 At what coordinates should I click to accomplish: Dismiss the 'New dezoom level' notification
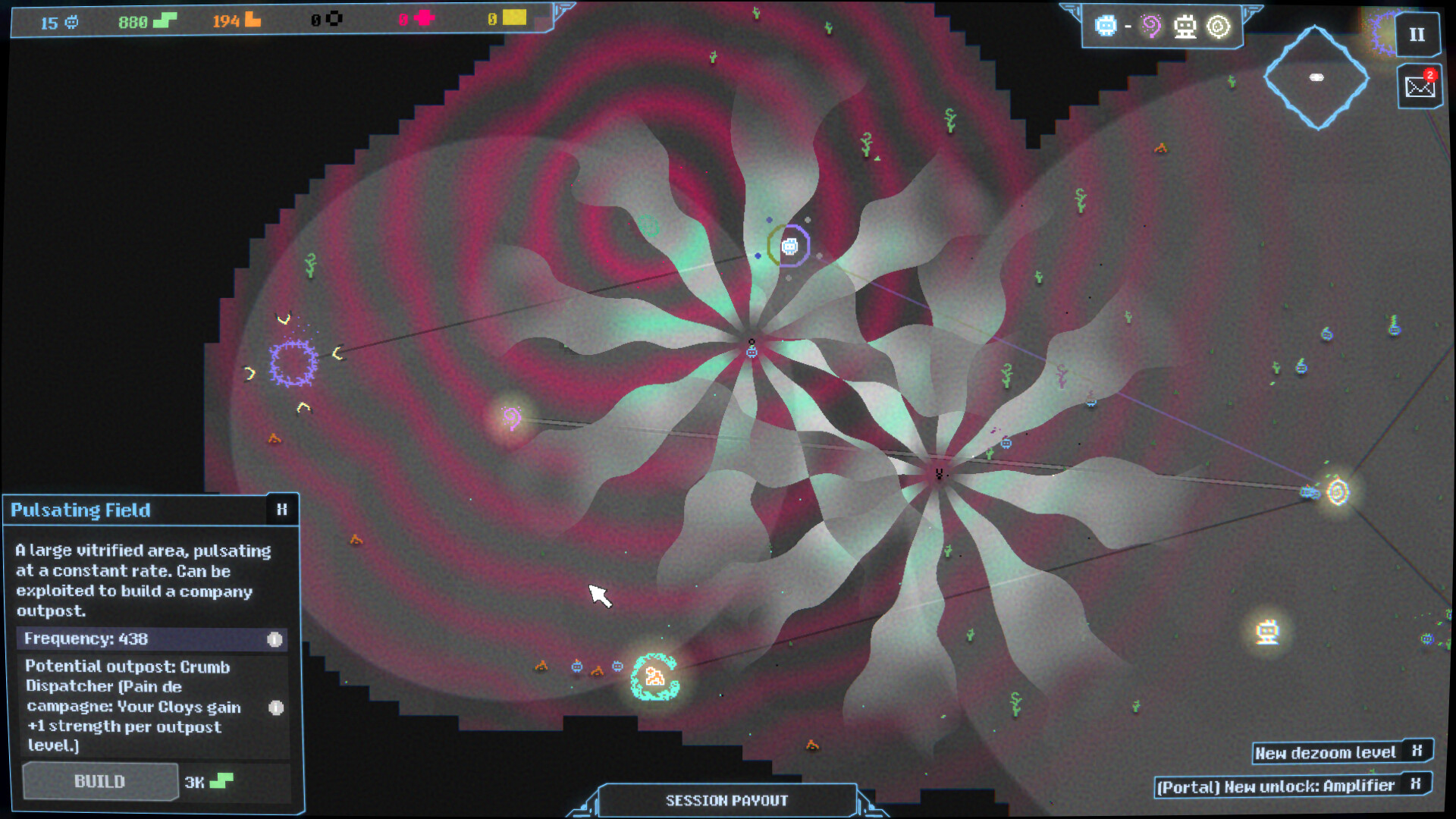pos(1417,752)
